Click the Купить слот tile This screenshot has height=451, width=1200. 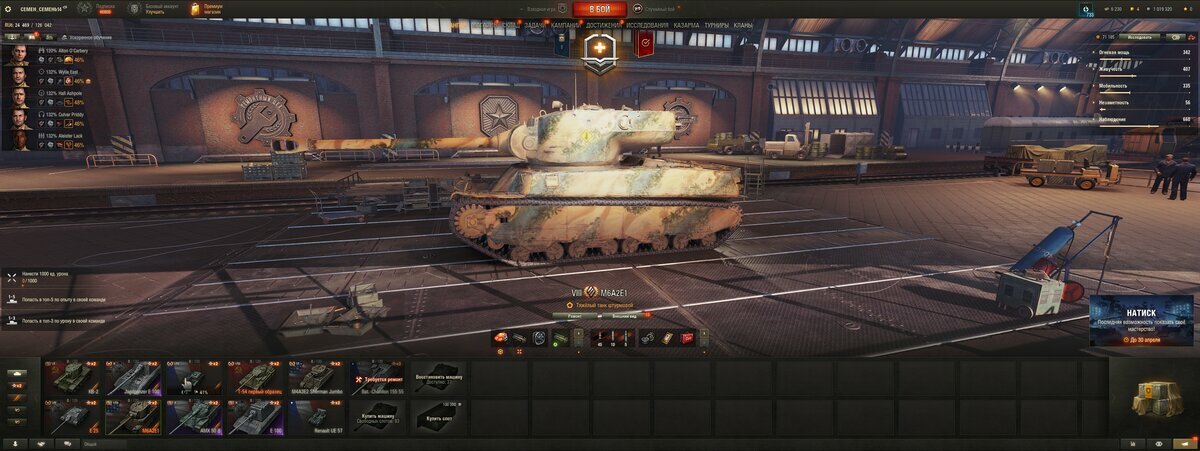(438, 416)
